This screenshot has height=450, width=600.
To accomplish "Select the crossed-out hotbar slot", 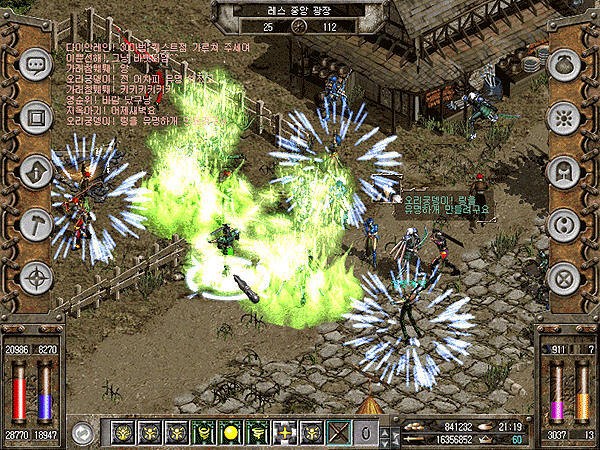I will (x=339, y=432).
